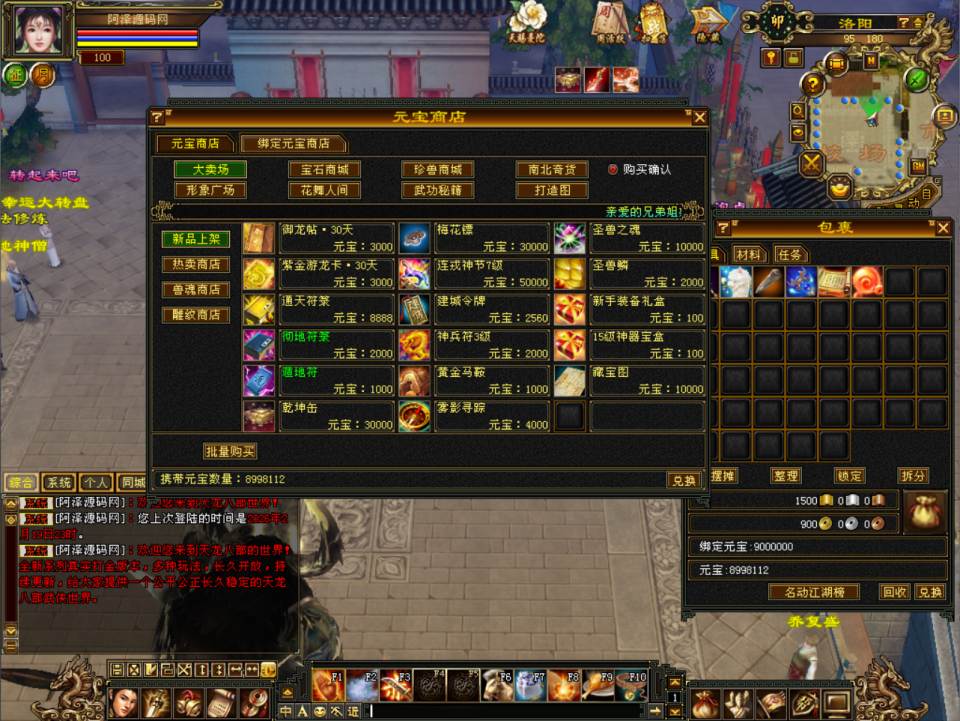The width and height of the screenshot is (960, 721).
Task: Select the 珍兽商城 category
Action: 437,170
